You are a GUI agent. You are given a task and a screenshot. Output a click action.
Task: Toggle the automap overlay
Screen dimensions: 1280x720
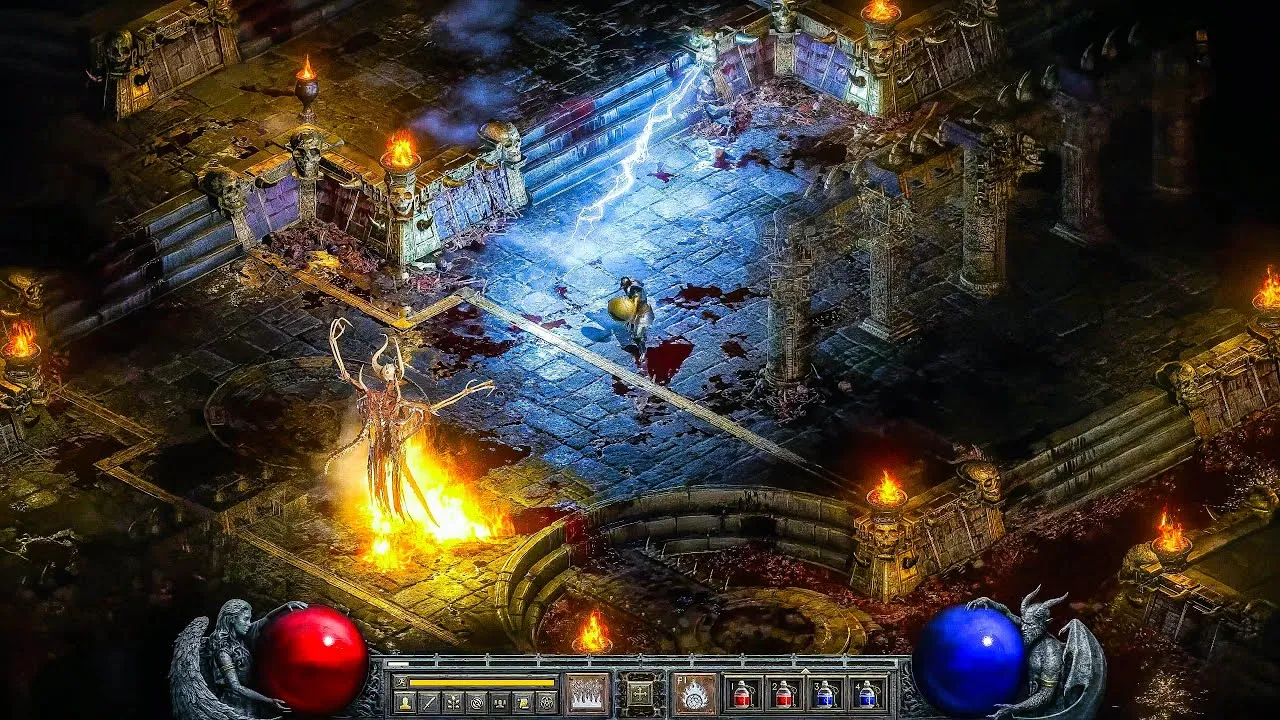click(476, 703)
